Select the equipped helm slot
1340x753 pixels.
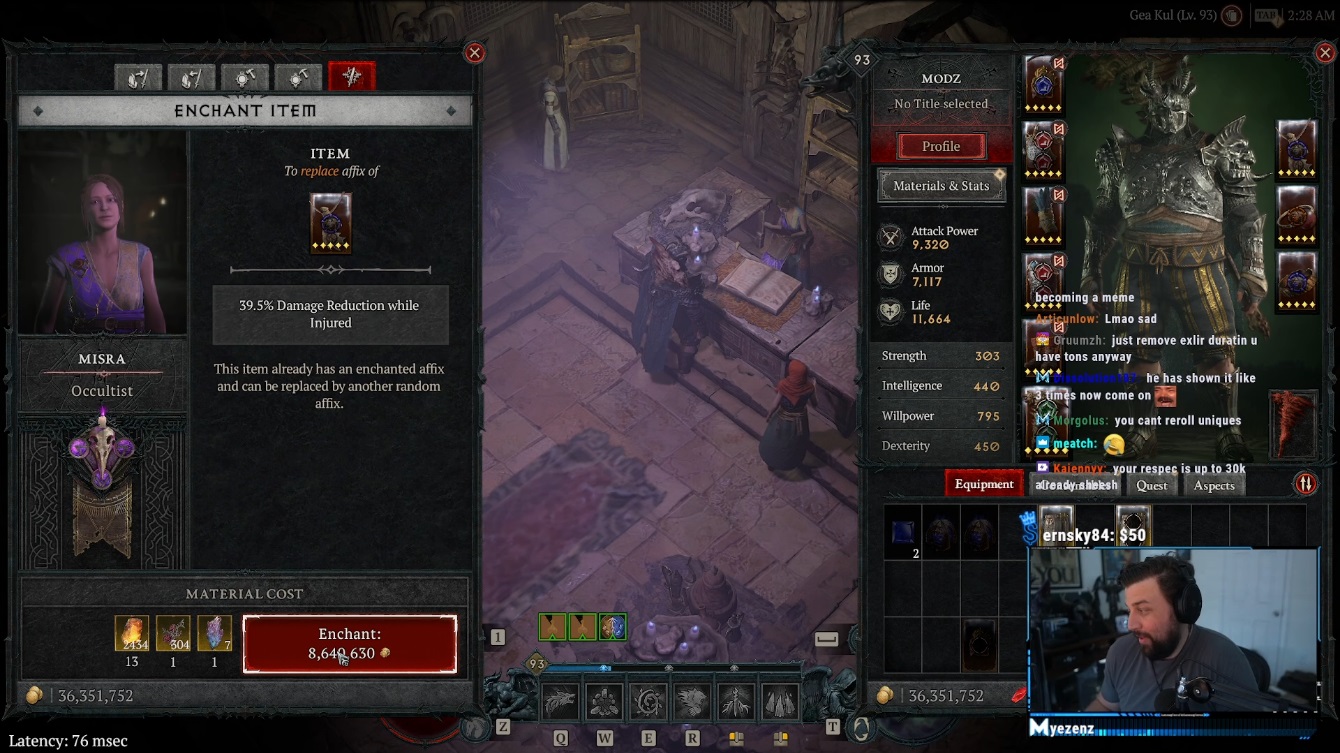coord(1043,83)
